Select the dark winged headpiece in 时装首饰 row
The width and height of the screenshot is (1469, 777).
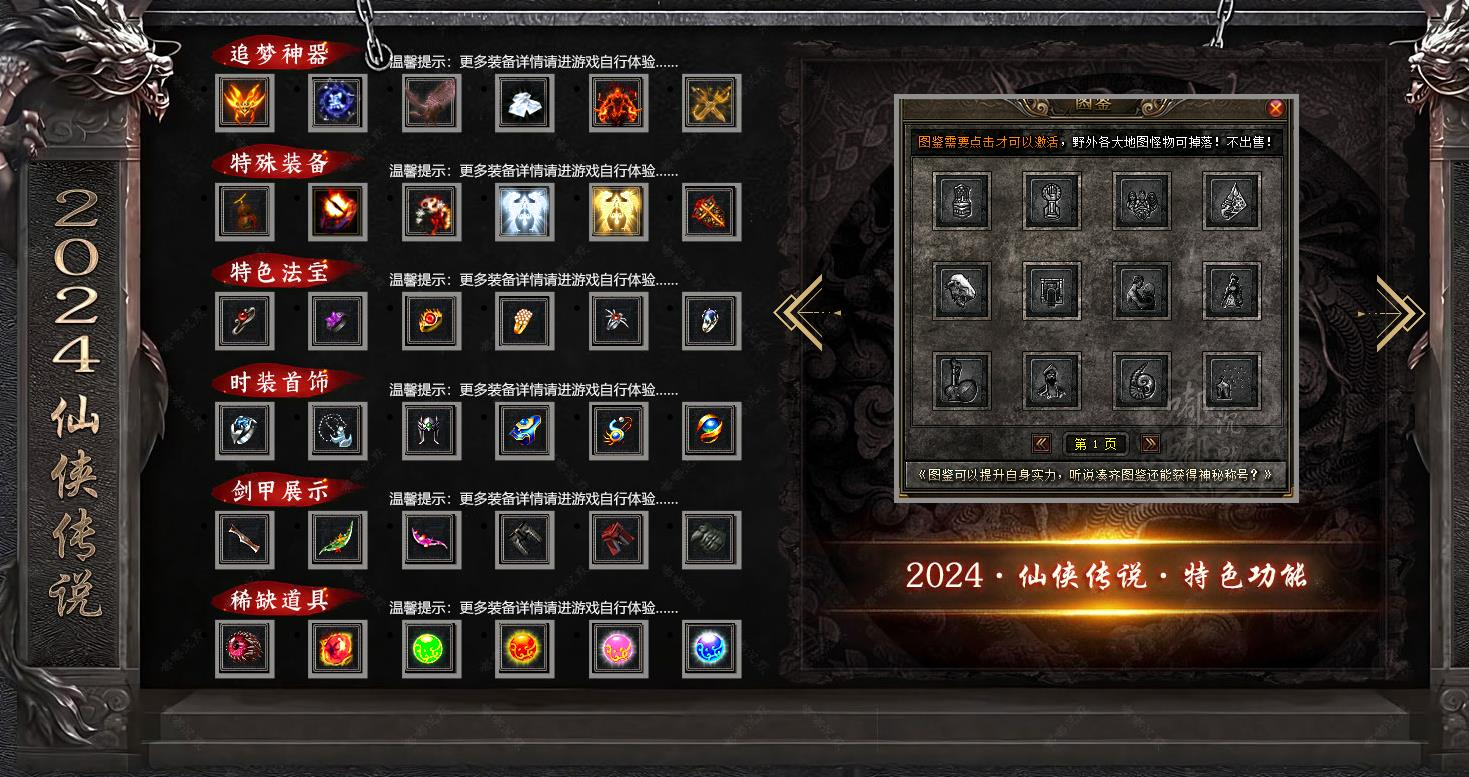431,431
